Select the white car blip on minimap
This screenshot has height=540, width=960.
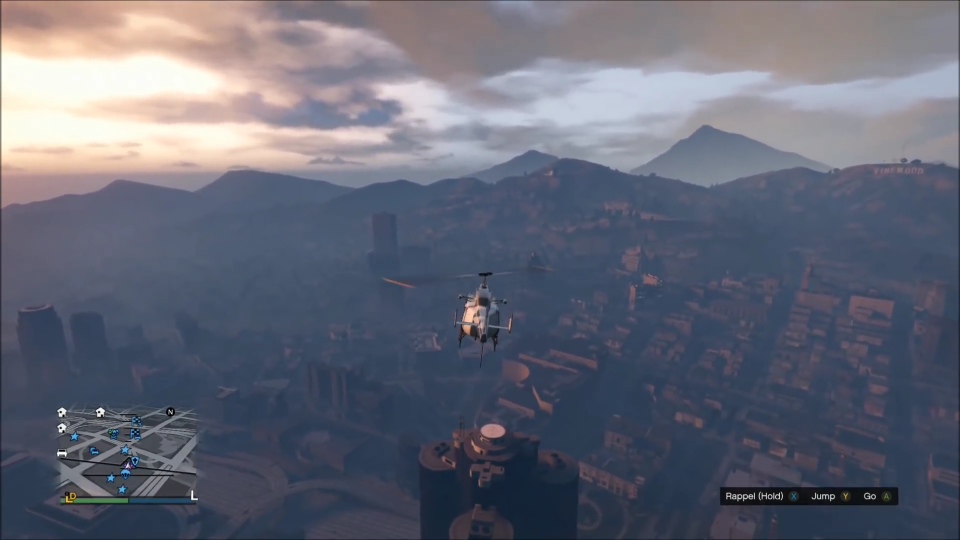point(62,453)
